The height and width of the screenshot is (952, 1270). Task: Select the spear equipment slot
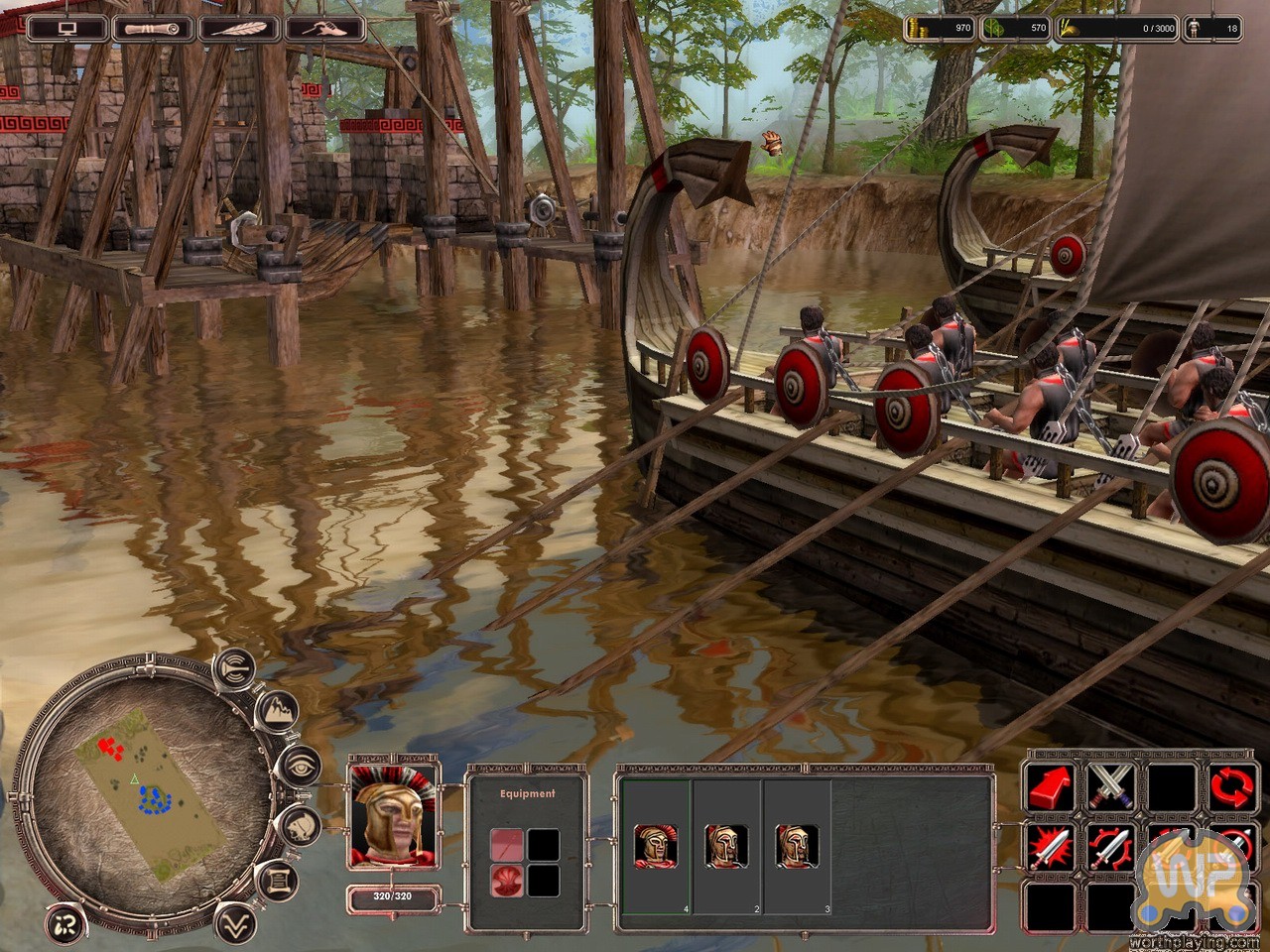pyautogui.click(x=506, y=845)
